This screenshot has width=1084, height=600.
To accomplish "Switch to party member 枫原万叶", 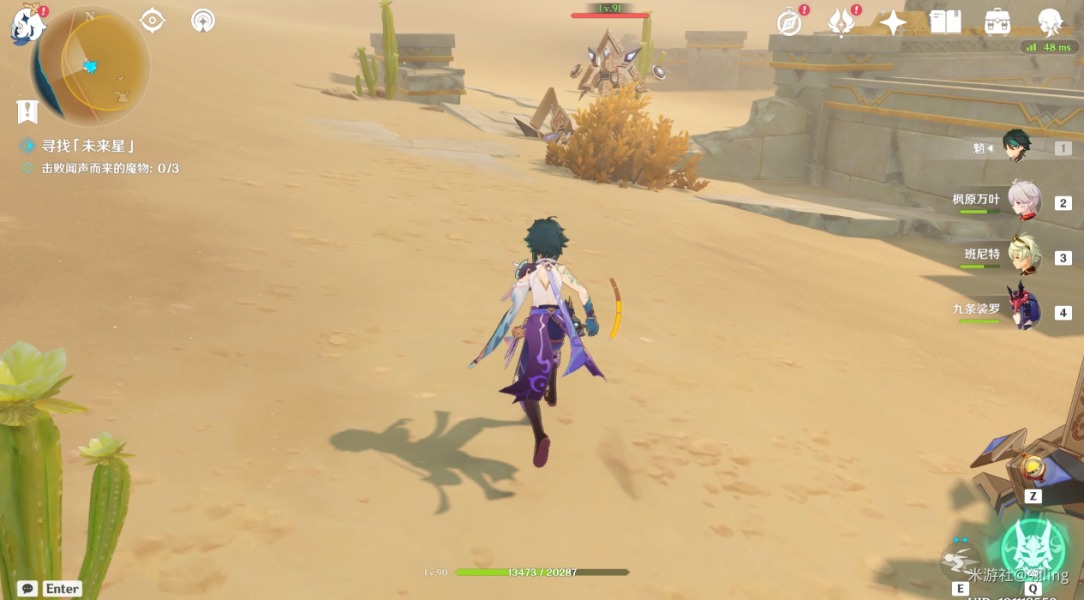I will (1023, 199).
